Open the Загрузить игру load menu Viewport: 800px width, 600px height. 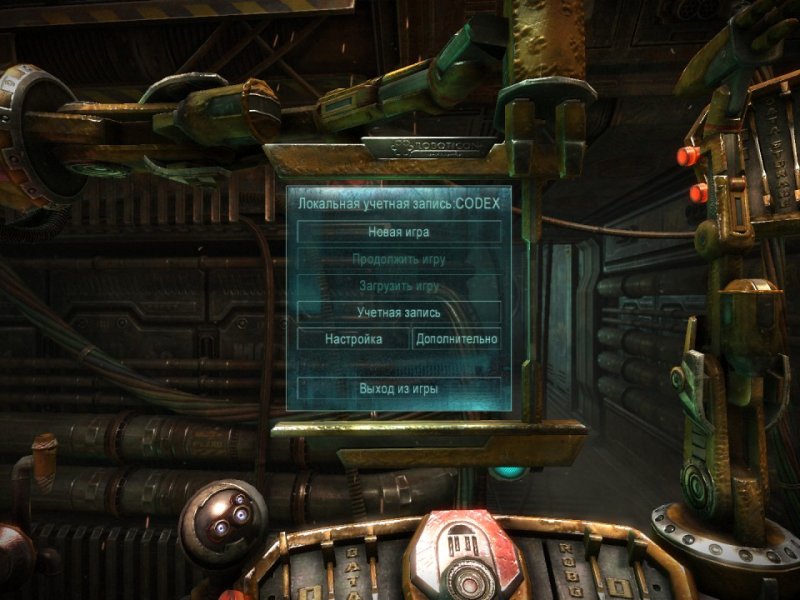[399, 285]
